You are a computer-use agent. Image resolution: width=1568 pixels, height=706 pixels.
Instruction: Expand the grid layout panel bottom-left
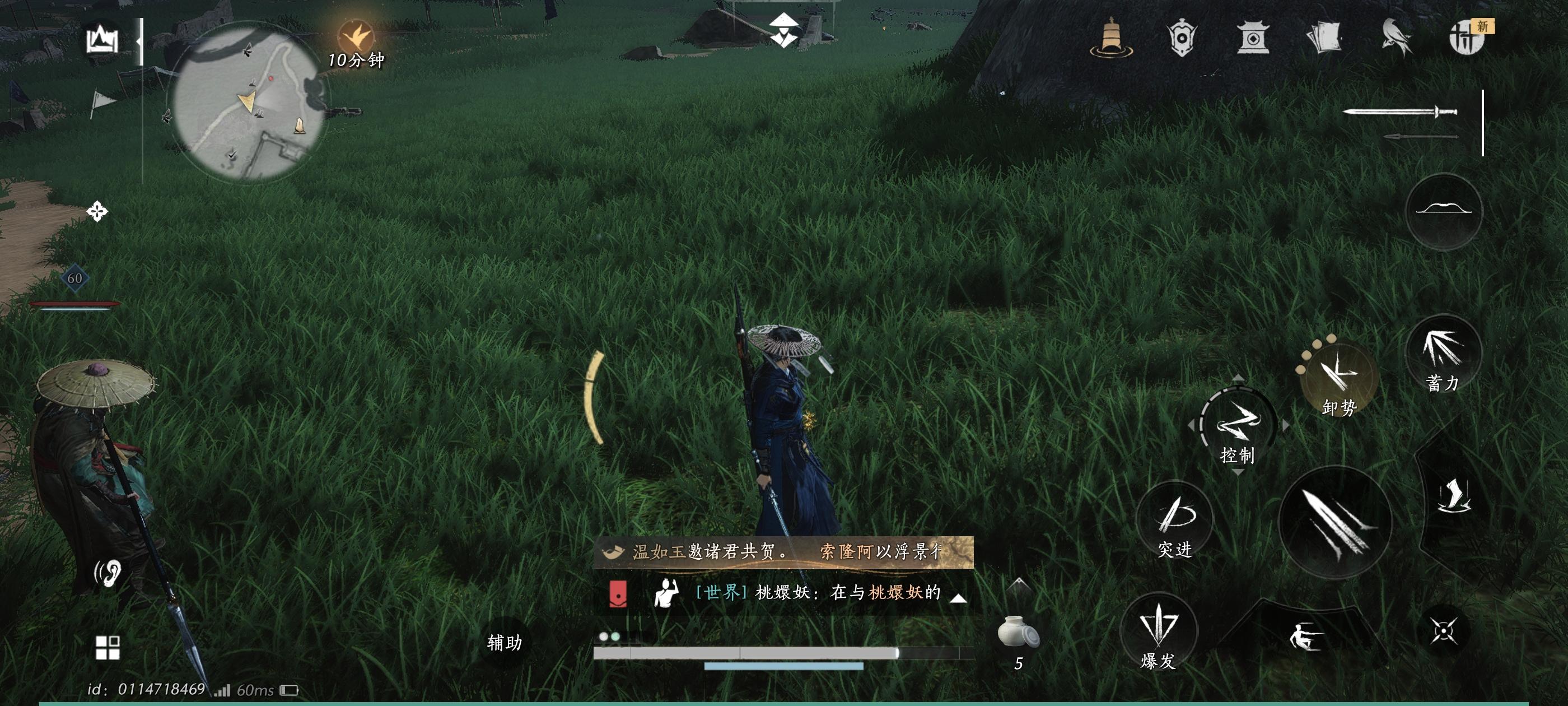point(107,649)
